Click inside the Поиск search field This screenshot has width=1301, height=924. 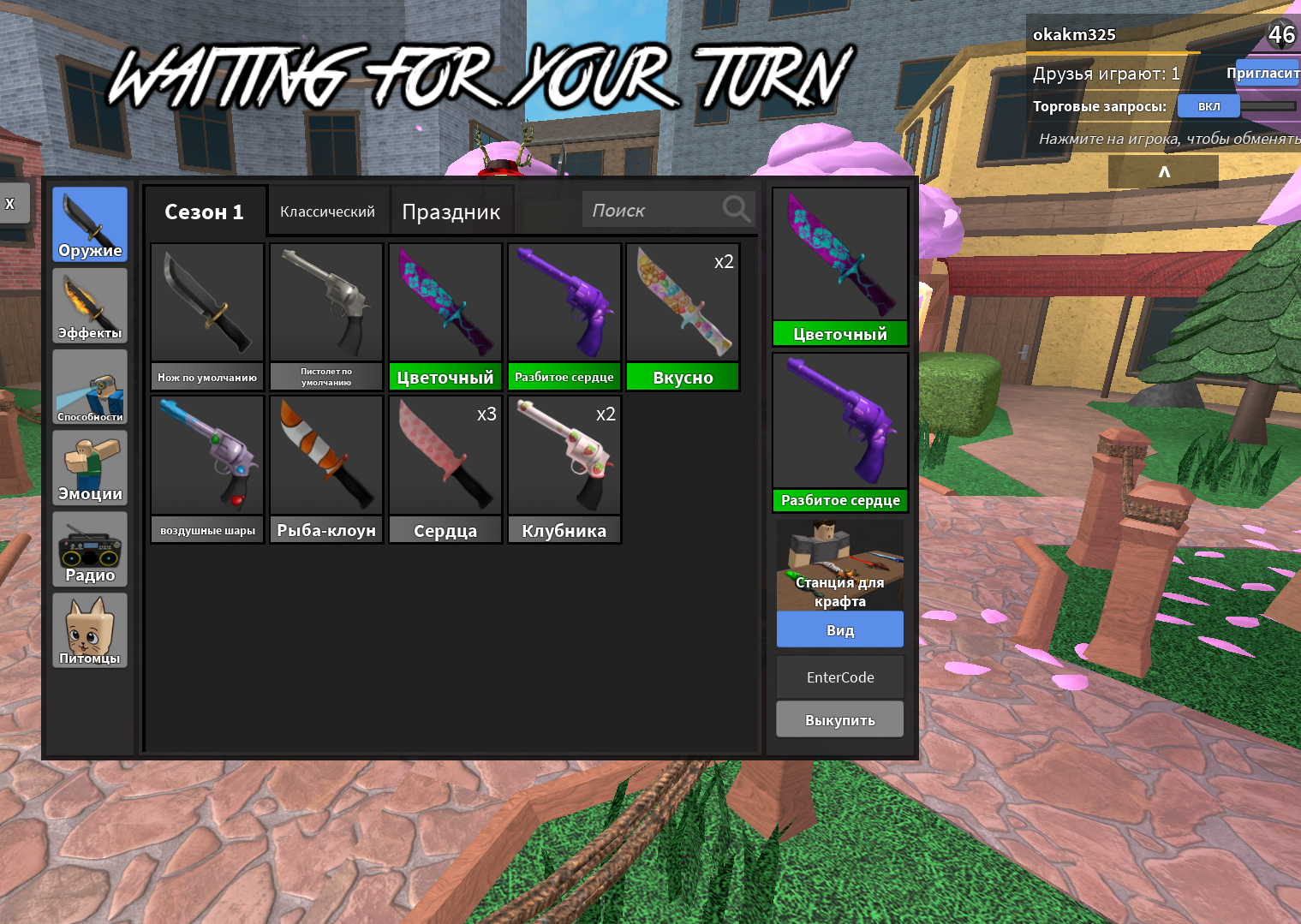tap(651, 209)
